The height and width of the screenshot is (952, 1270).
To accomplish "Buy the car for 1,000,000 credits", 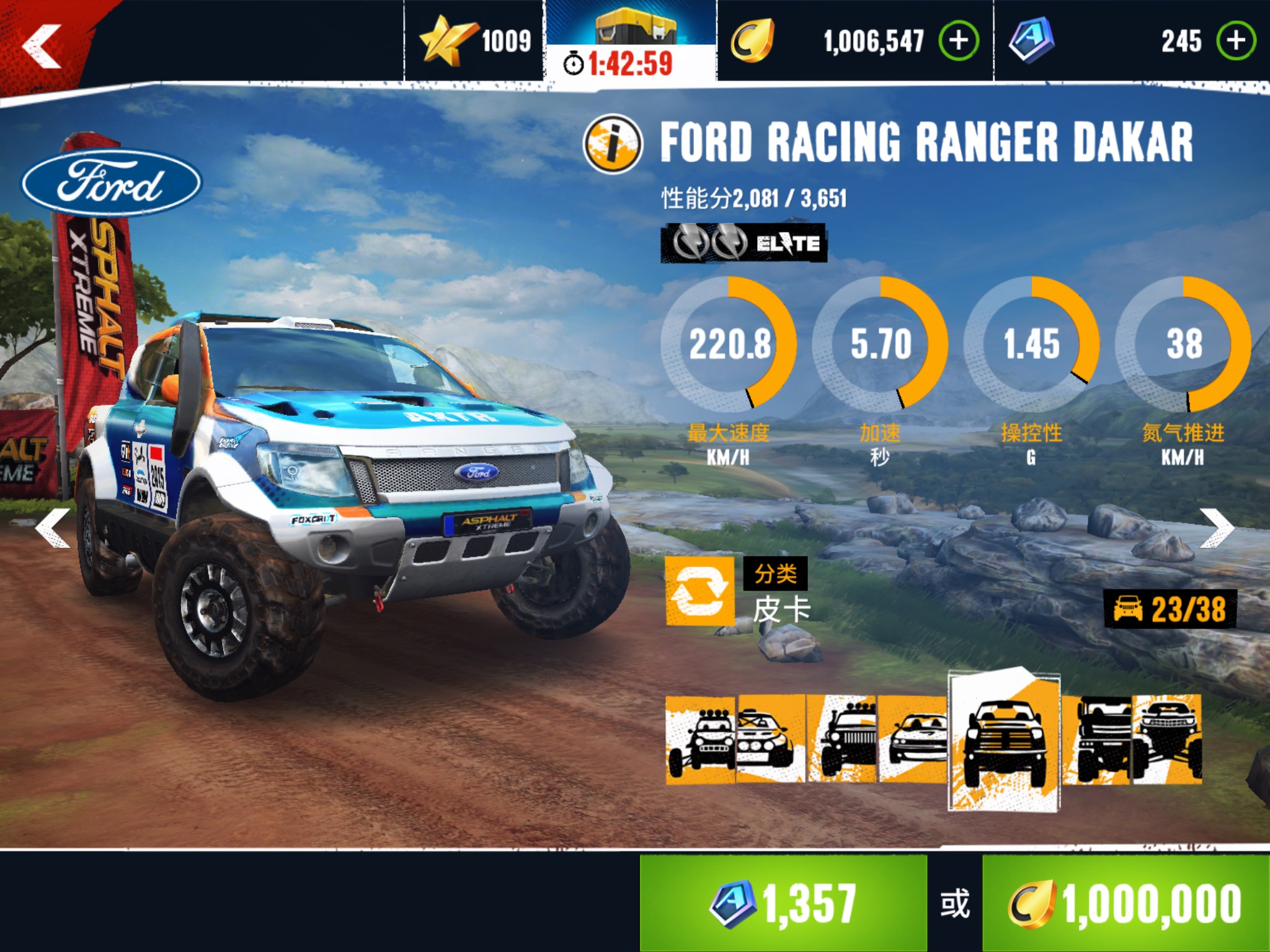I will [x=1126, y=904].
